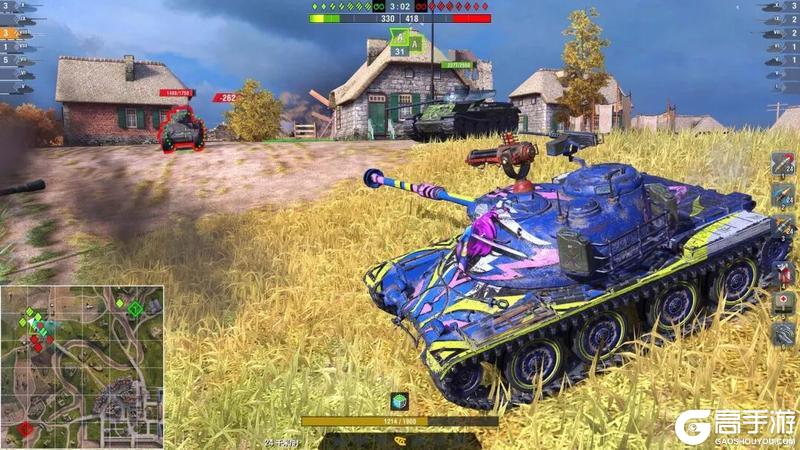The width and height of the screenshot is (800, 450).
Task: Tap the red enemy base marker on minimap
Action: click(x=25, y=428)
